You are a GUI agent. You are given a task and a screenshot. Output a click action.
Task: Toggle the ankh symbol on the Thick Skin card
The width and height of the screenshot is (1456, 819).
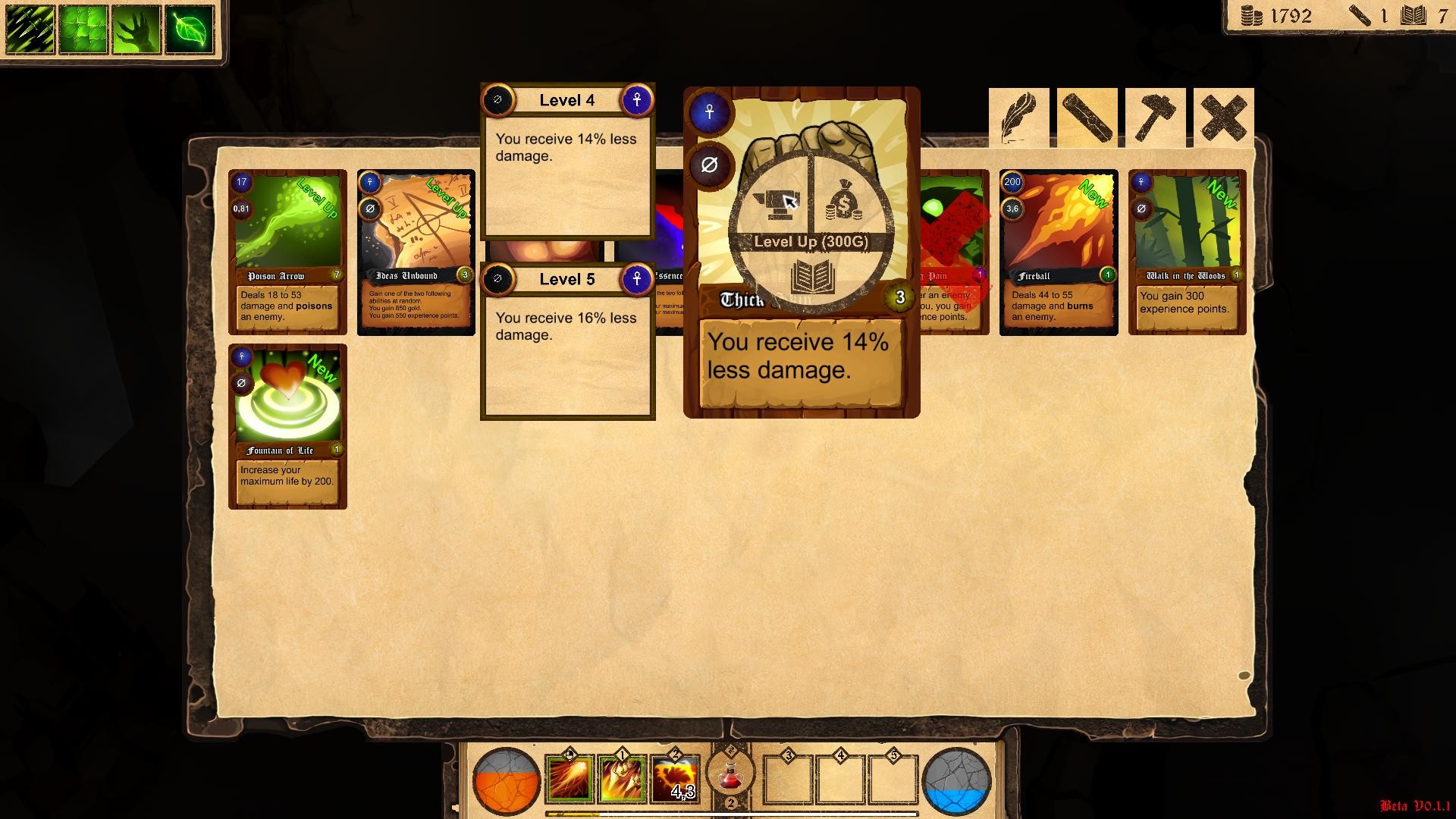[x=708, y=112]
